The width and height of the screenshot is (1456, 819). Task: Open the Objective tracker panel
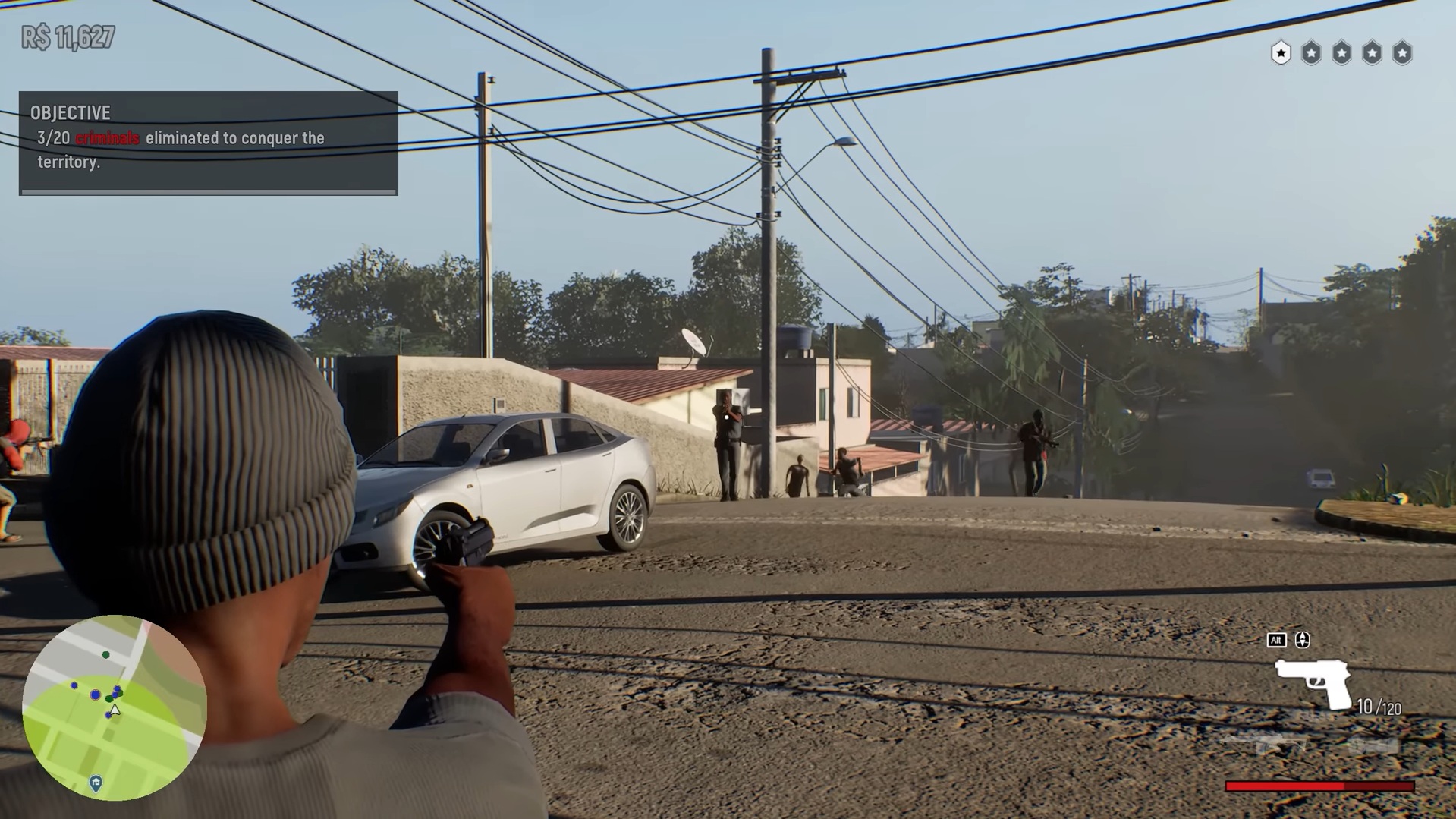(208, 143)
